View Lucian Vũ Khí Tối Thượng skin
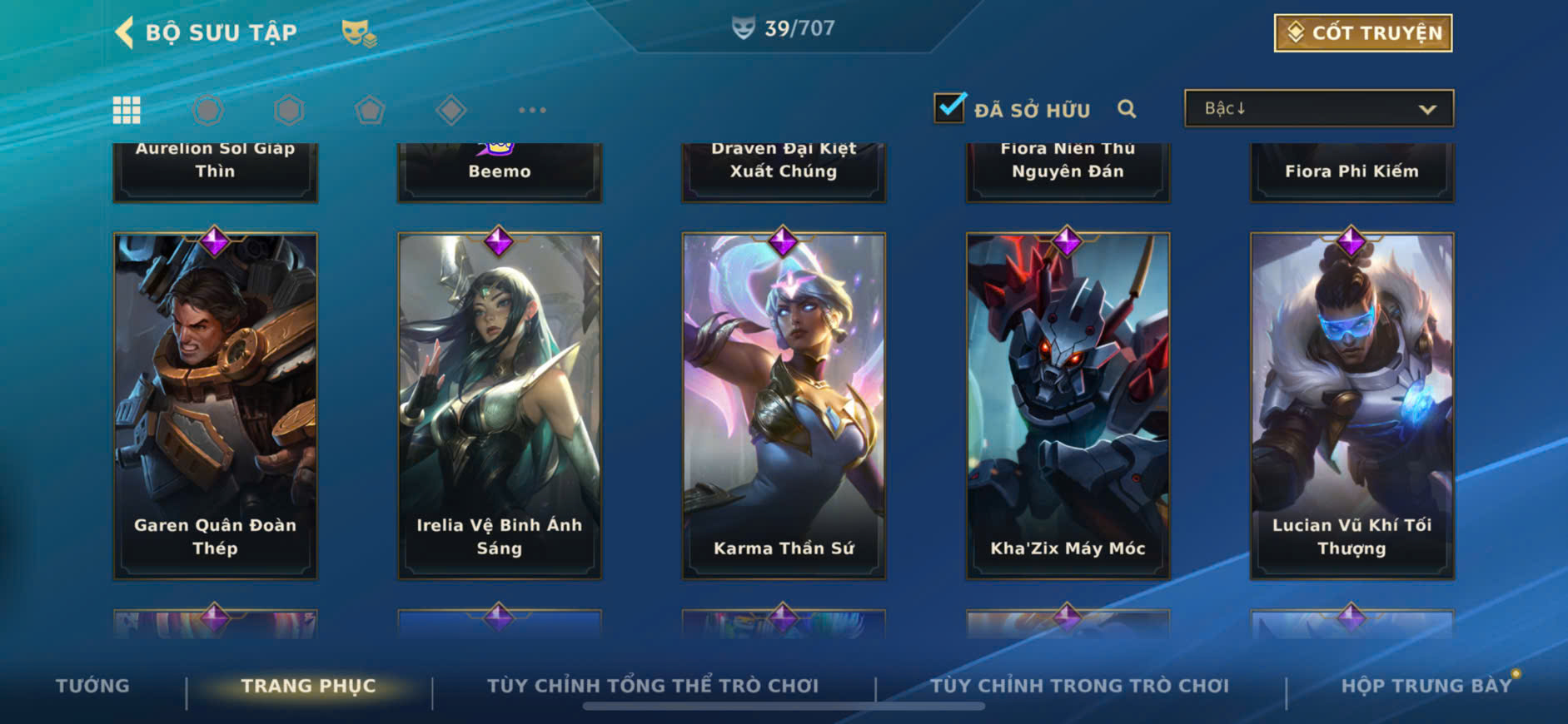This screenshot has height=724, width=1568. click(1351, 405)
